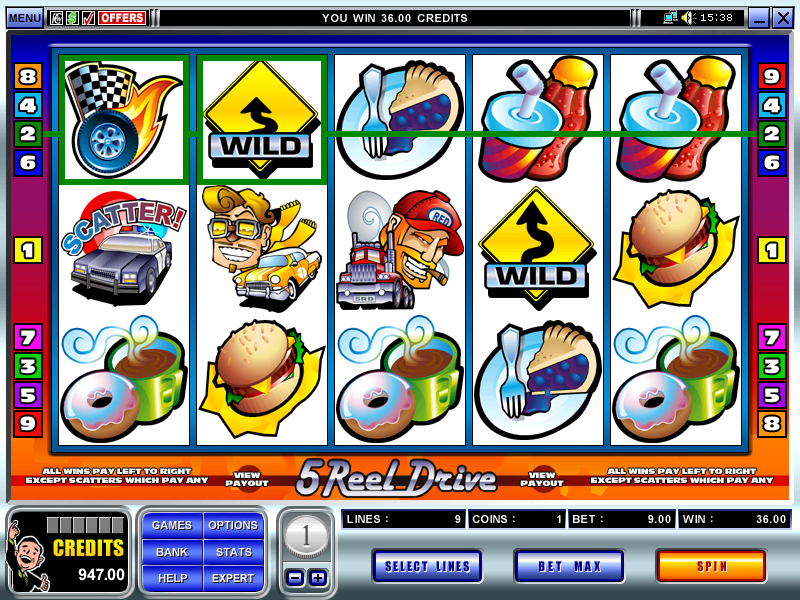
Task: Increase coin size with the plus button
Action: coord(317,577)
